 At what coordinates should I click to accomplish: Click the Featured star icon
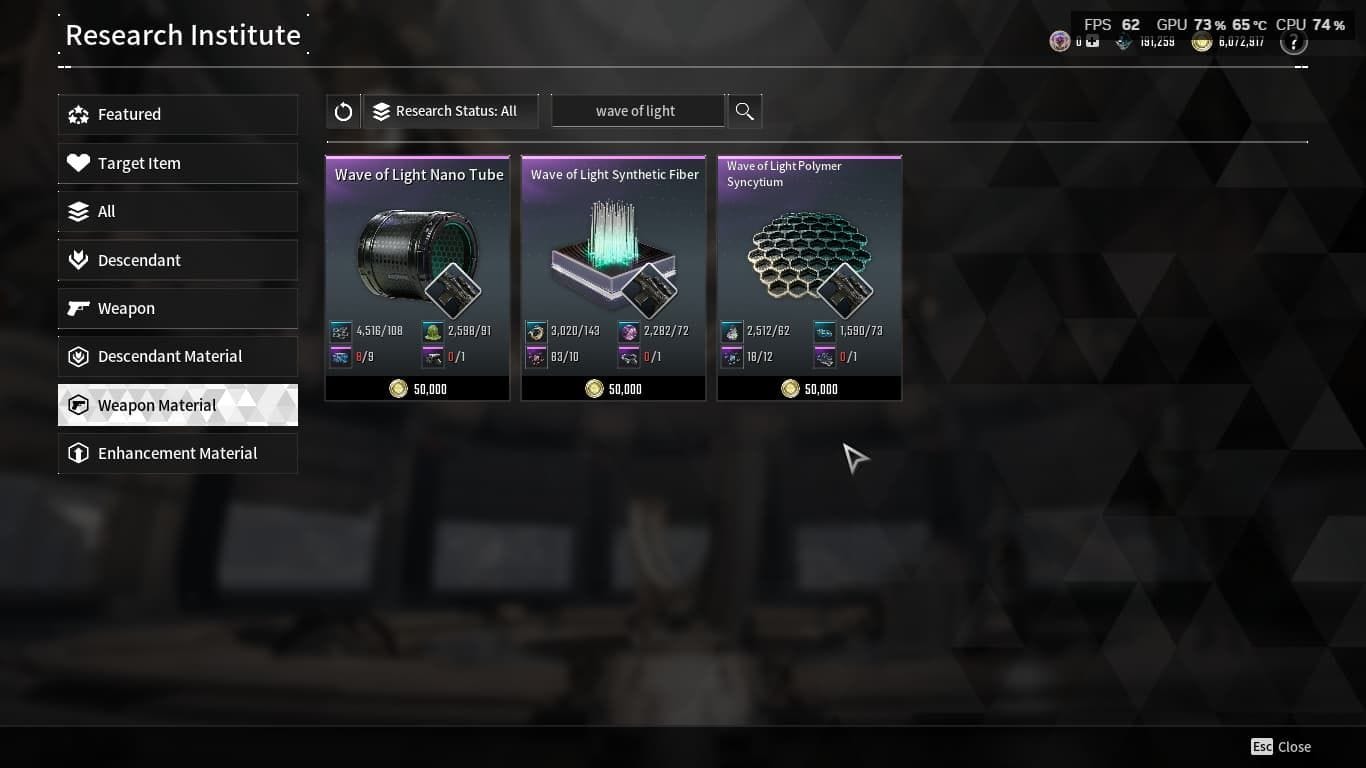click(79, 114)
